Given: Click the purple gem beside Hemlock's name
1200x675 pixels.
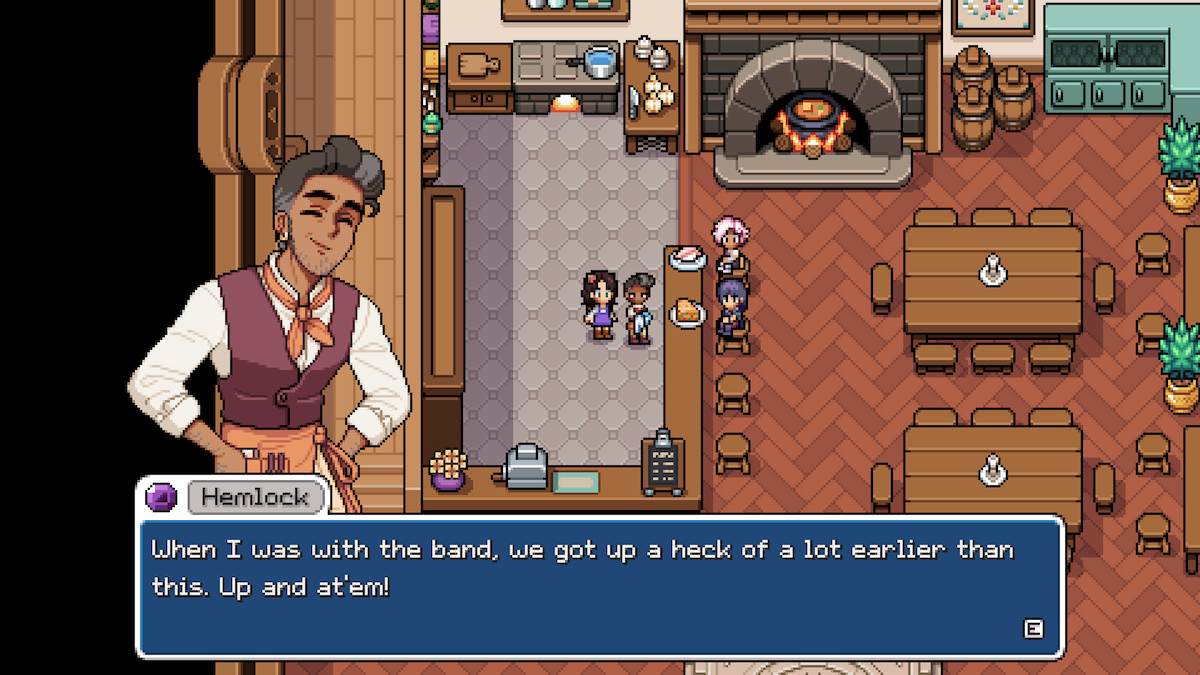Looking at the screenshot, I should (162, 496).
